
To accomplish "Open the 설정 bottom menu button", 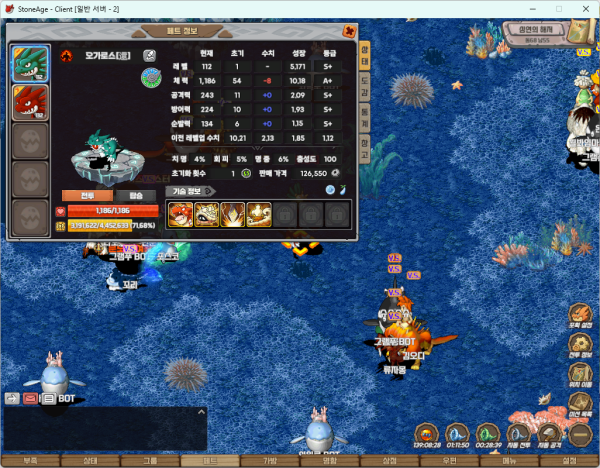I will coord(569,461).
